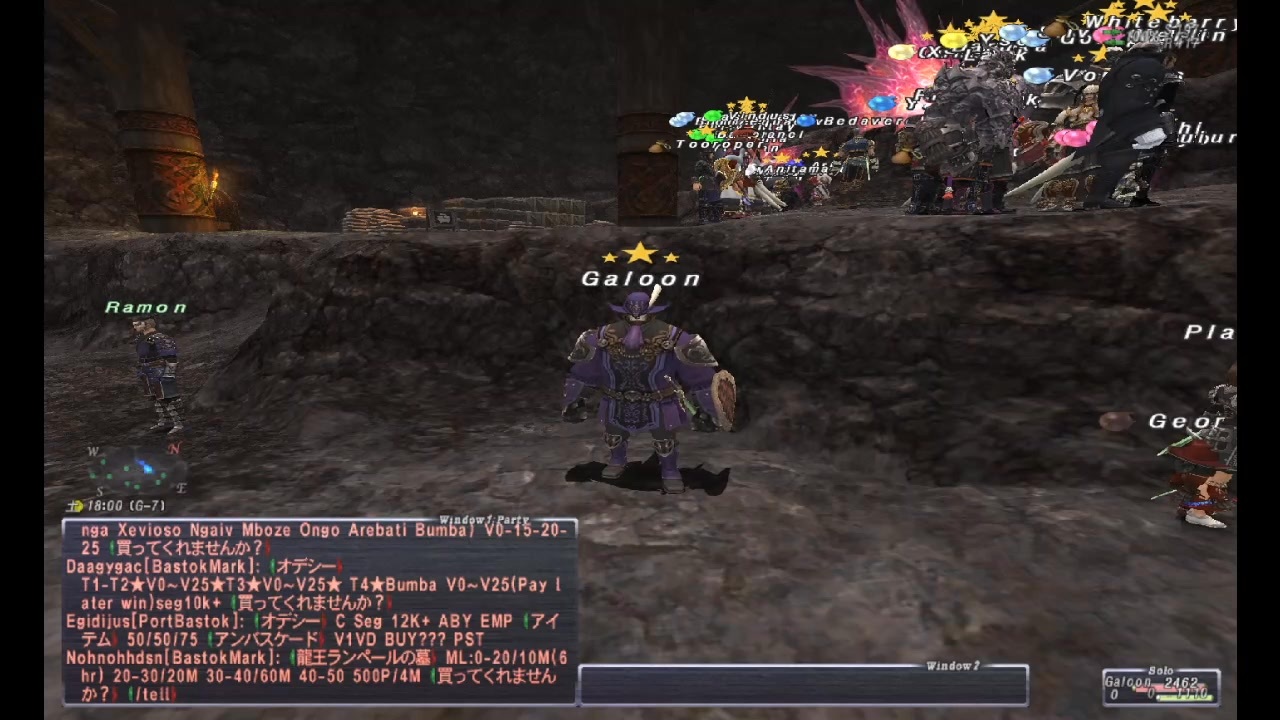Image resolution: width=1280 pixels, height=720 pixels.
Task: Click the Solo label on the status panel
Action: pyautogui.click(x=1161, y=670)
